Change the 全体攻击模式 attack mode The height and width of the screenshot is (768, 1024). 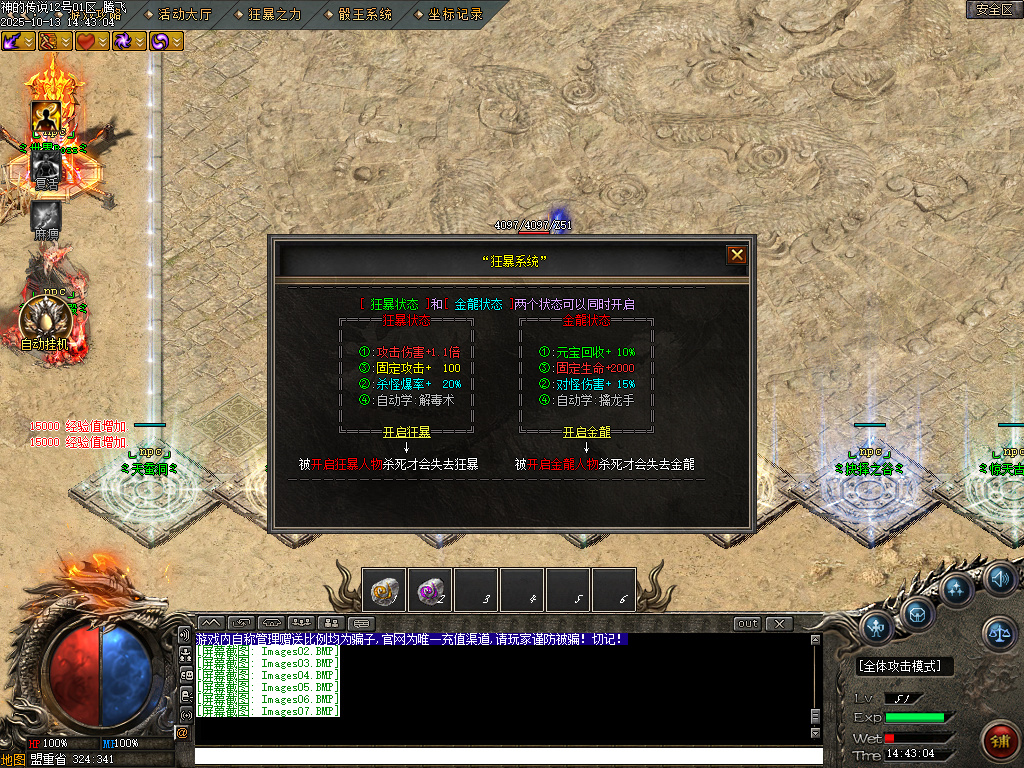click(904, 666)
